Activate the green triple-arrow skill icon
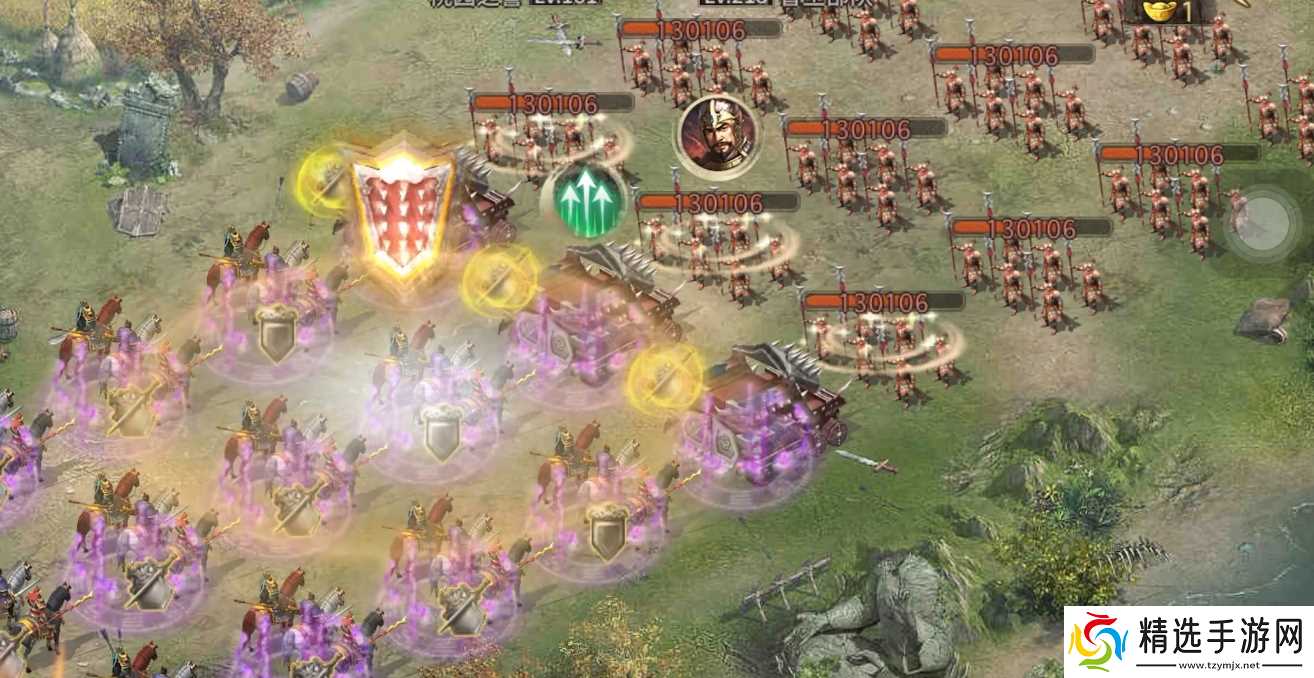Image resolution: width=1314 pixels, height=678 pixels. click(589, 199)
